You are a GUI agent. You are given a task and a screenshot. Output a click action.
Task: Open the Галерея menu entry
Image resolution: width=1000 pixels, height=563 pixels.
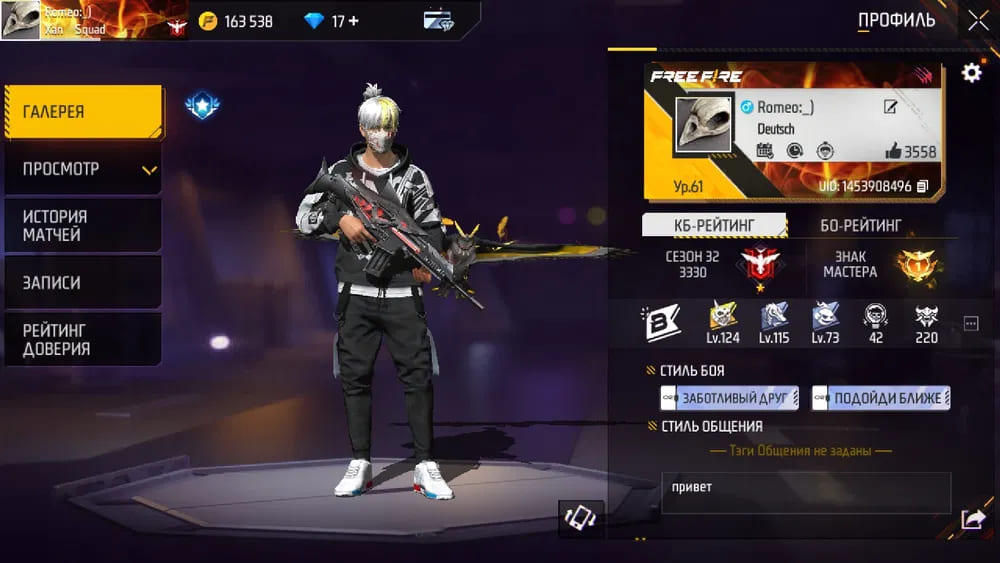[x=83, y=111]
